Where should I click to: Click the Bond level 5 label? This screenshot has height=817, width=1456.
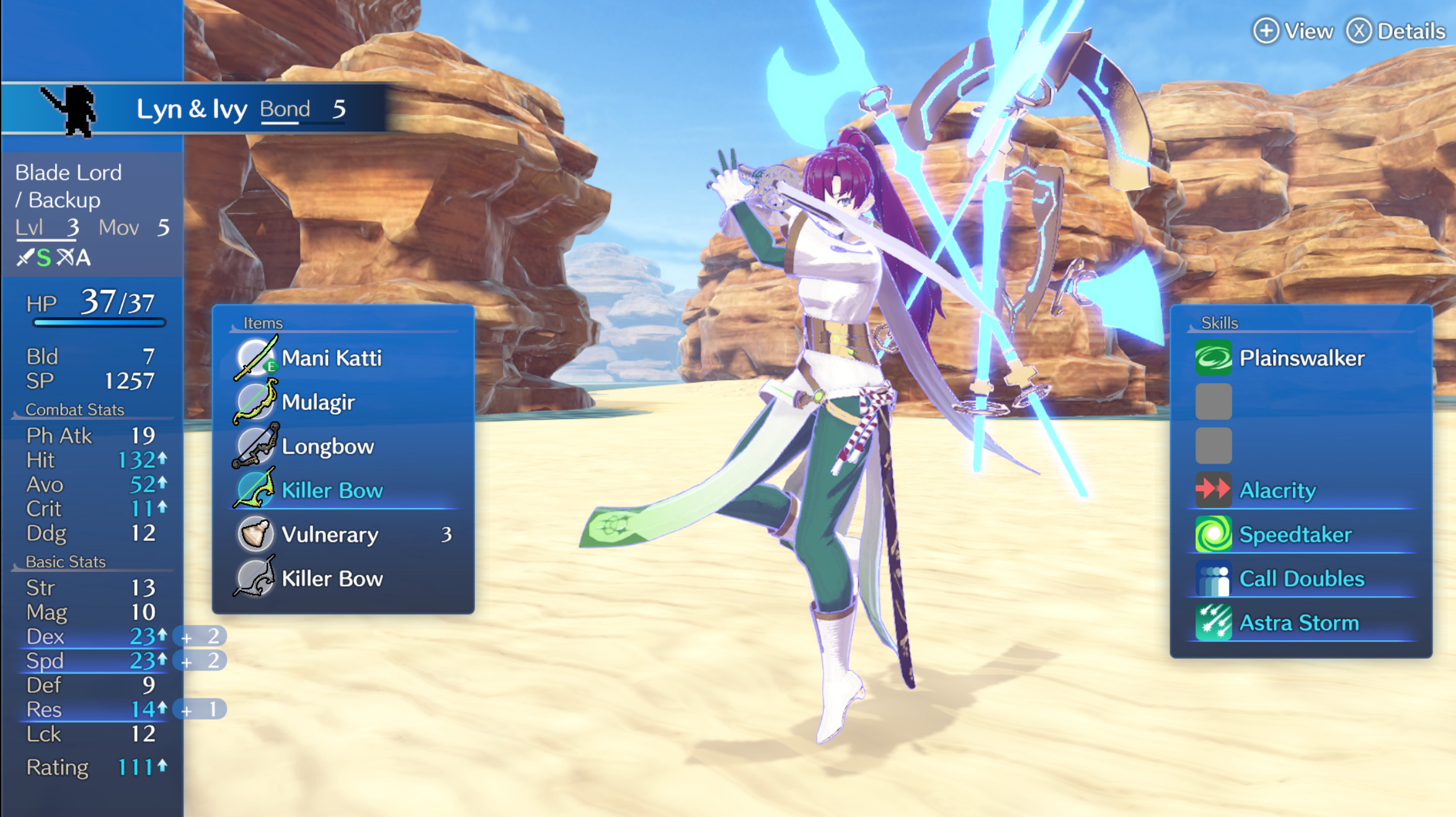click(x=285, y=109)
